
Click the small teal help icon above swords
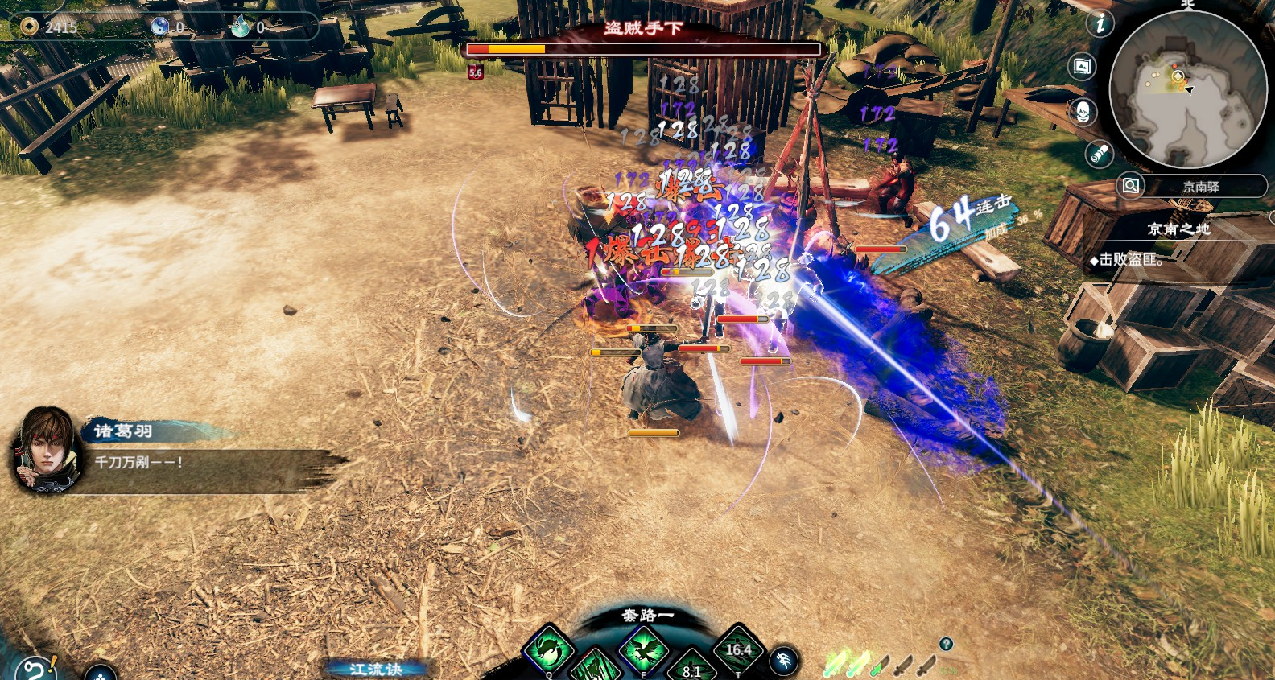pos(946,643)
